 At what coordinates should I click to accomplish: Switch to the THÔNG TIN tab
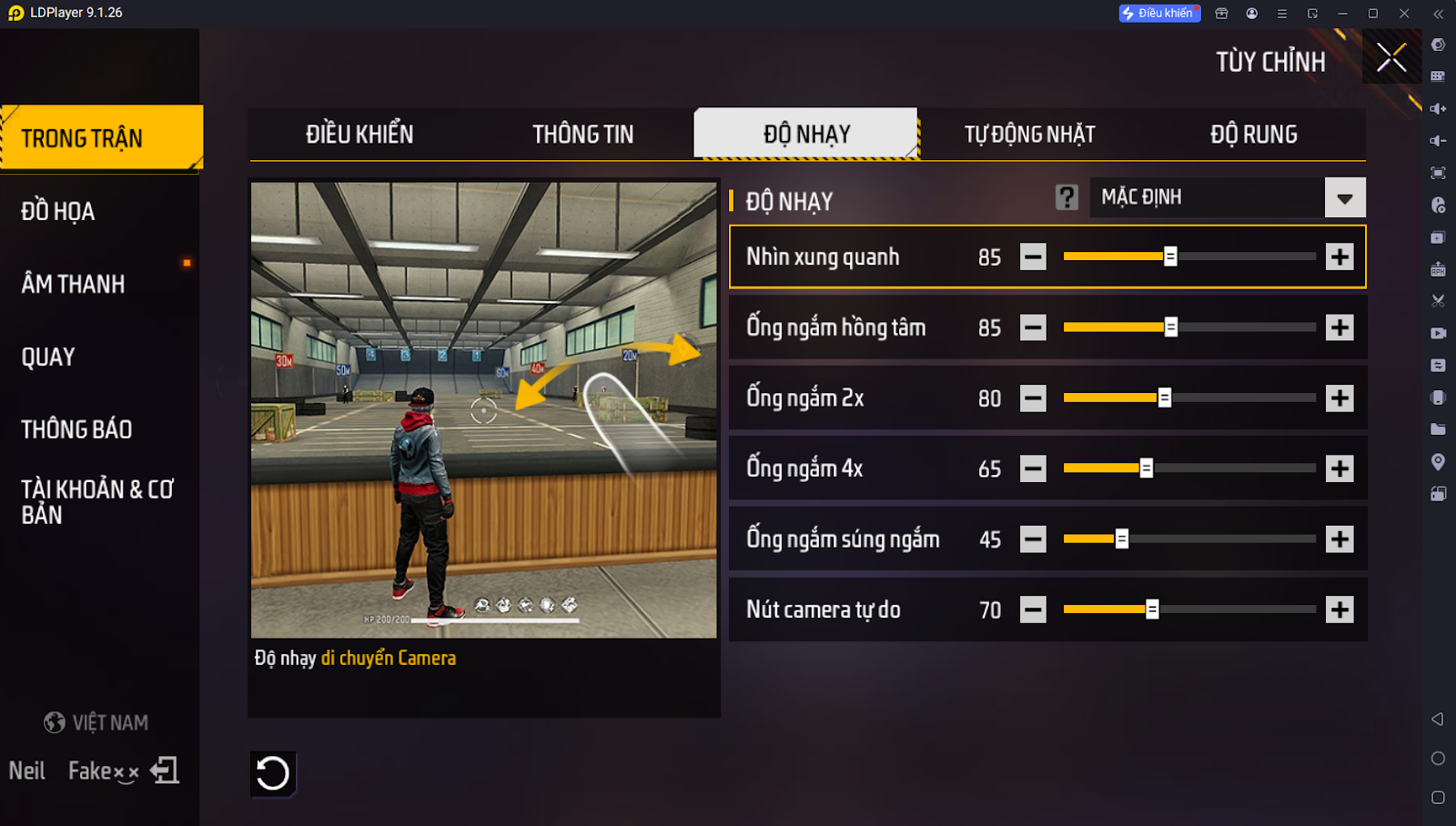[x=582, y=135]
